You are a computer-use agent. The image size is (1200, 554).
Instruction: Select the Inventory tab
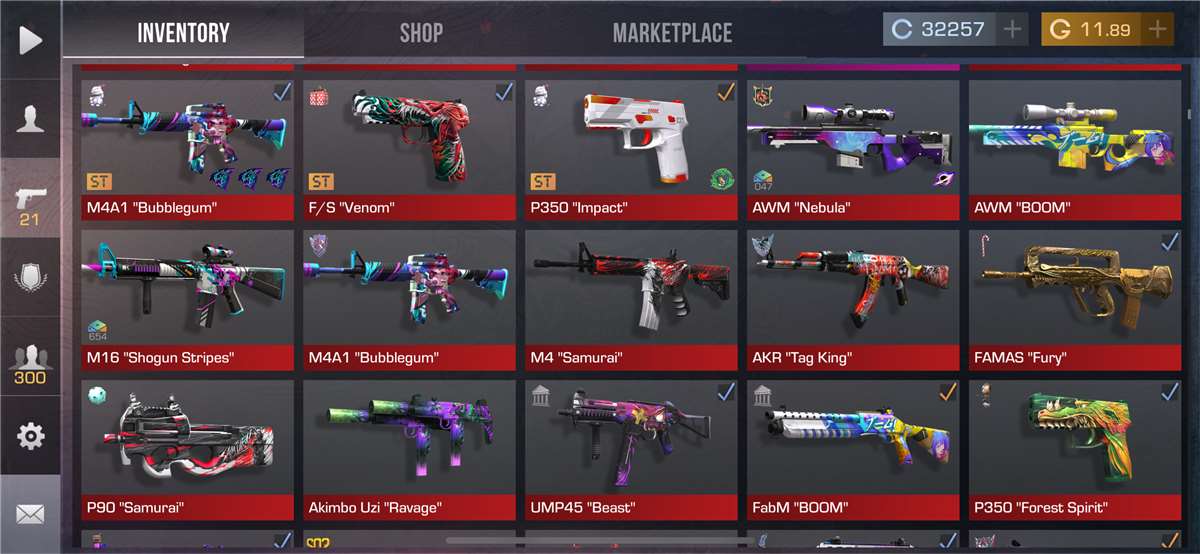click(183, 32)
